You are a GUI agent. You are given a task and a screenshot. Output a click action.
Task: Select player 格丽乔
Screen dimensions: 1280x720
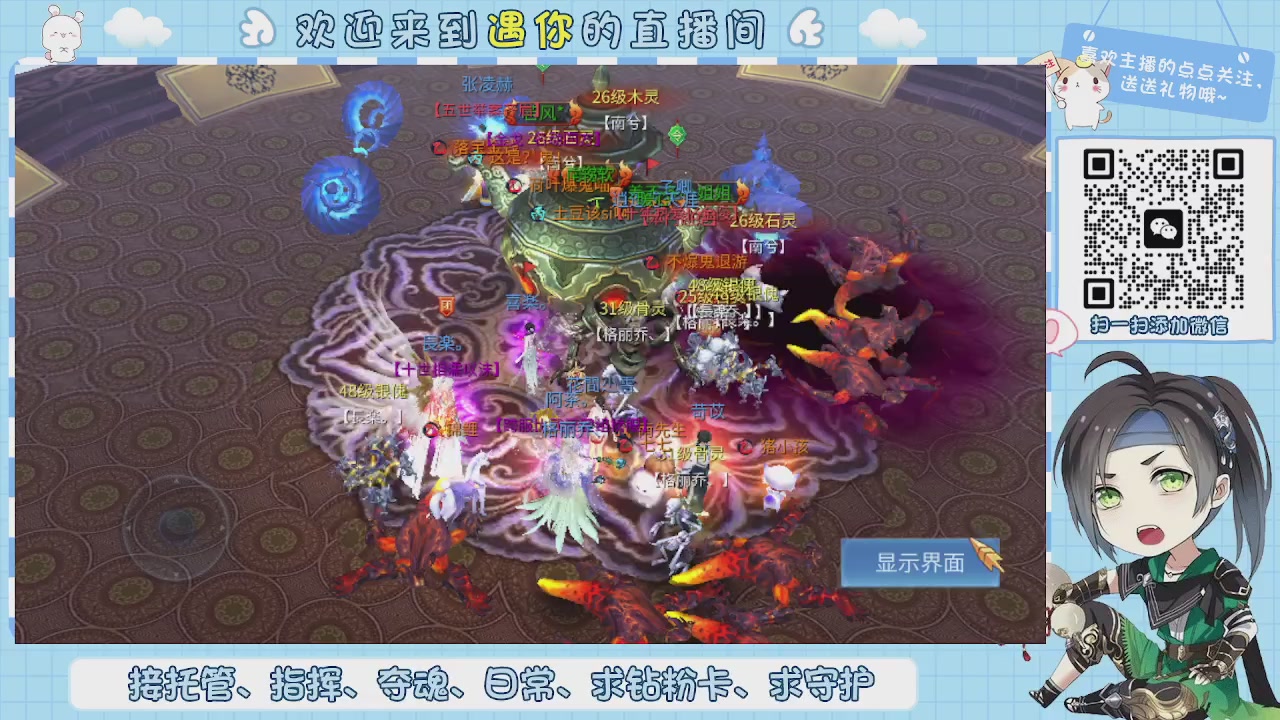633,335
